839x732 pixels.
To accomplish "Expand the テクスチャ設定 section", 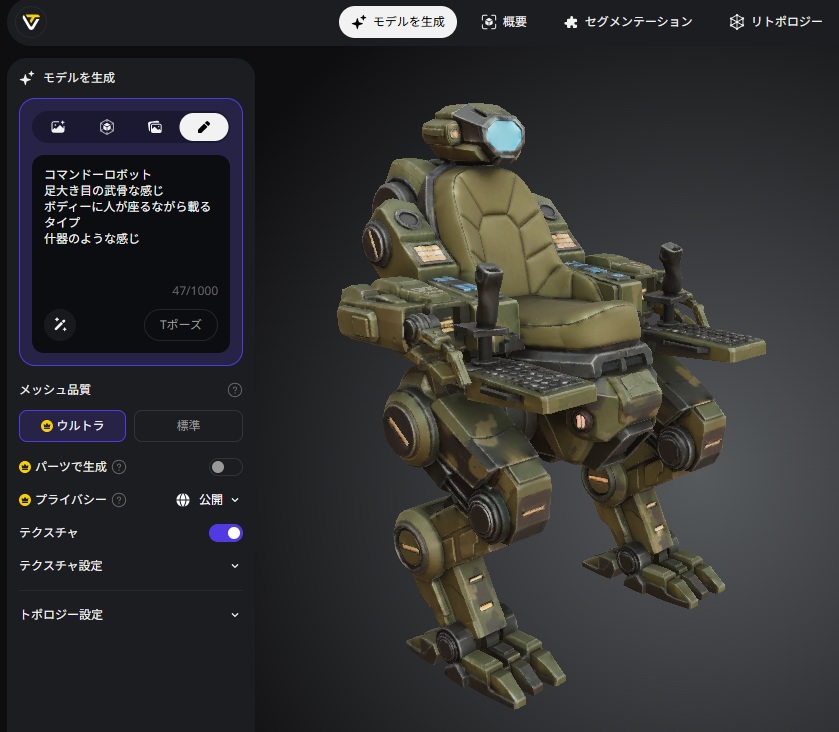I will [x=130, y=566].
